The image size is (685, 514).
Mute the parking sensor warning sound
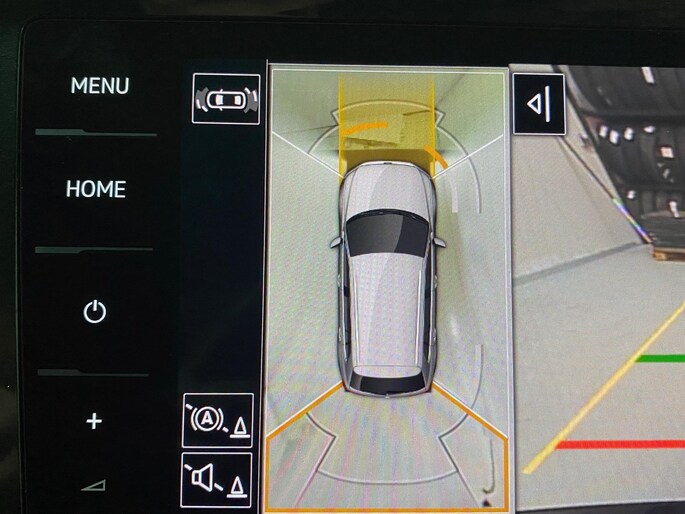coord(217,479)
